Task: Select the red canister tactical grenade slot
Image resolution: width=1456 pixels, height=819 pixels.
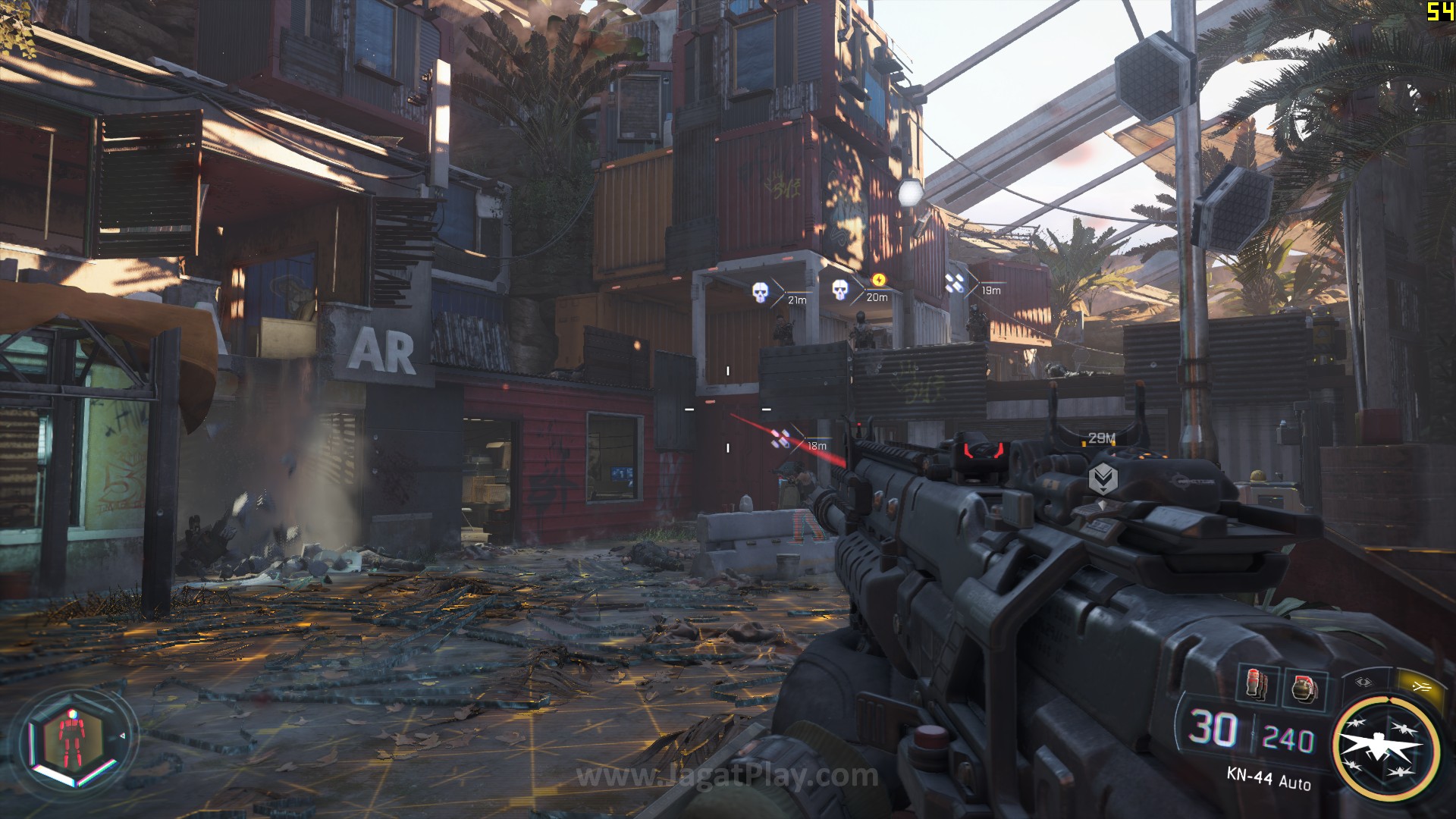Action: pos(1256,685)
